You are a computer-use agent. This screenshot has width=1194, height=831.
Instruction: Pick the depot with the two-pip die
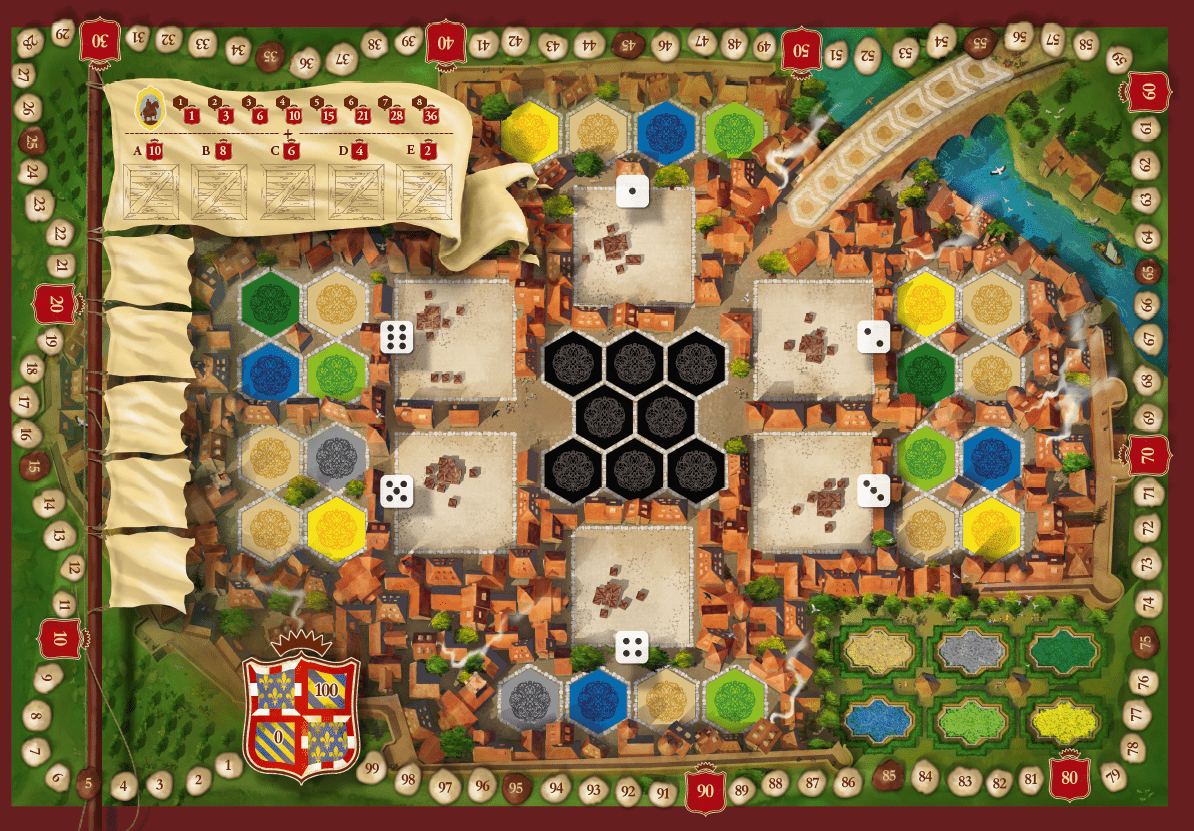813,339
